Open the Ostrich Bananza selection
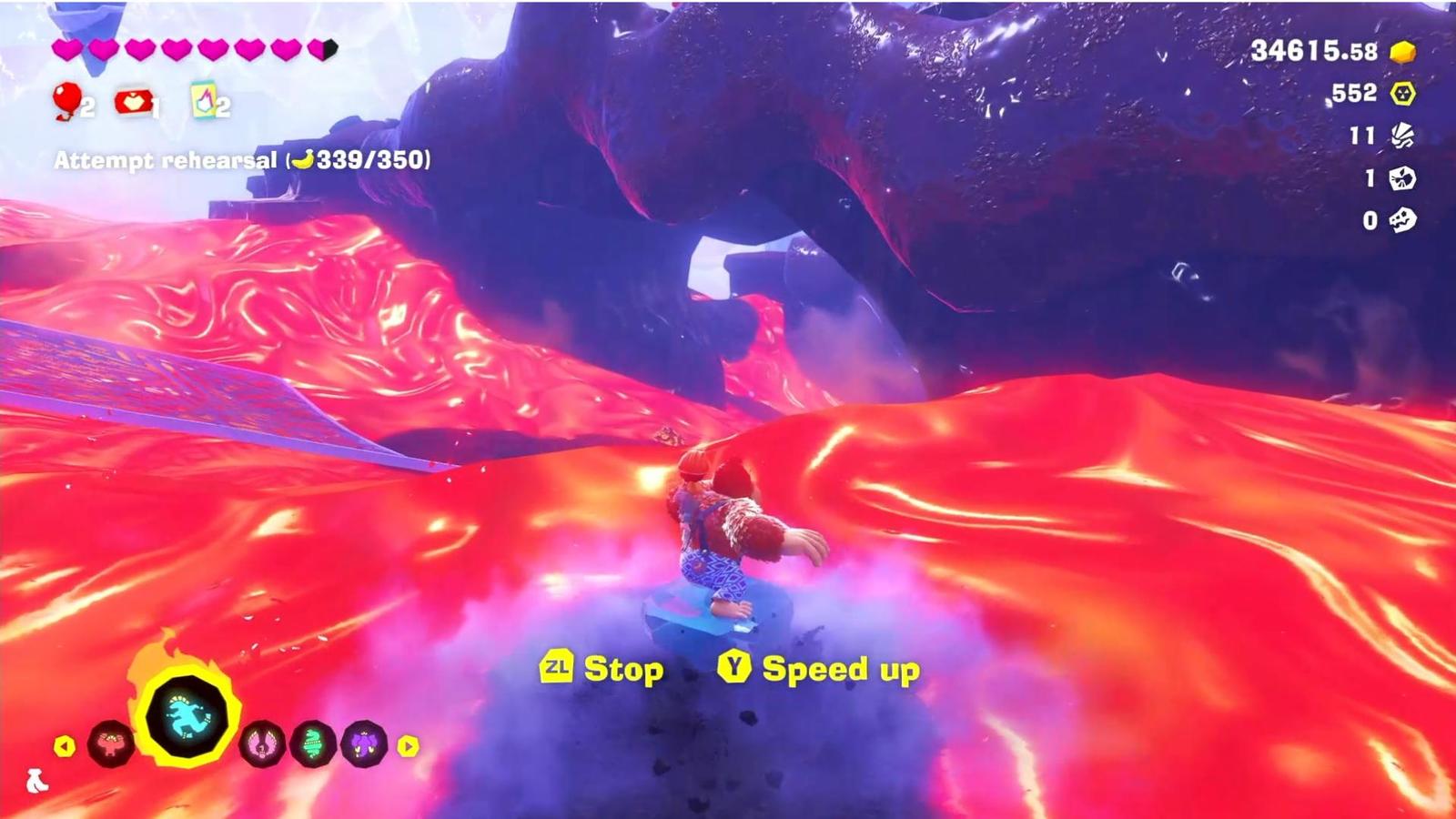1456x819 pixels. pyautogui.click(x=260, y=743)
